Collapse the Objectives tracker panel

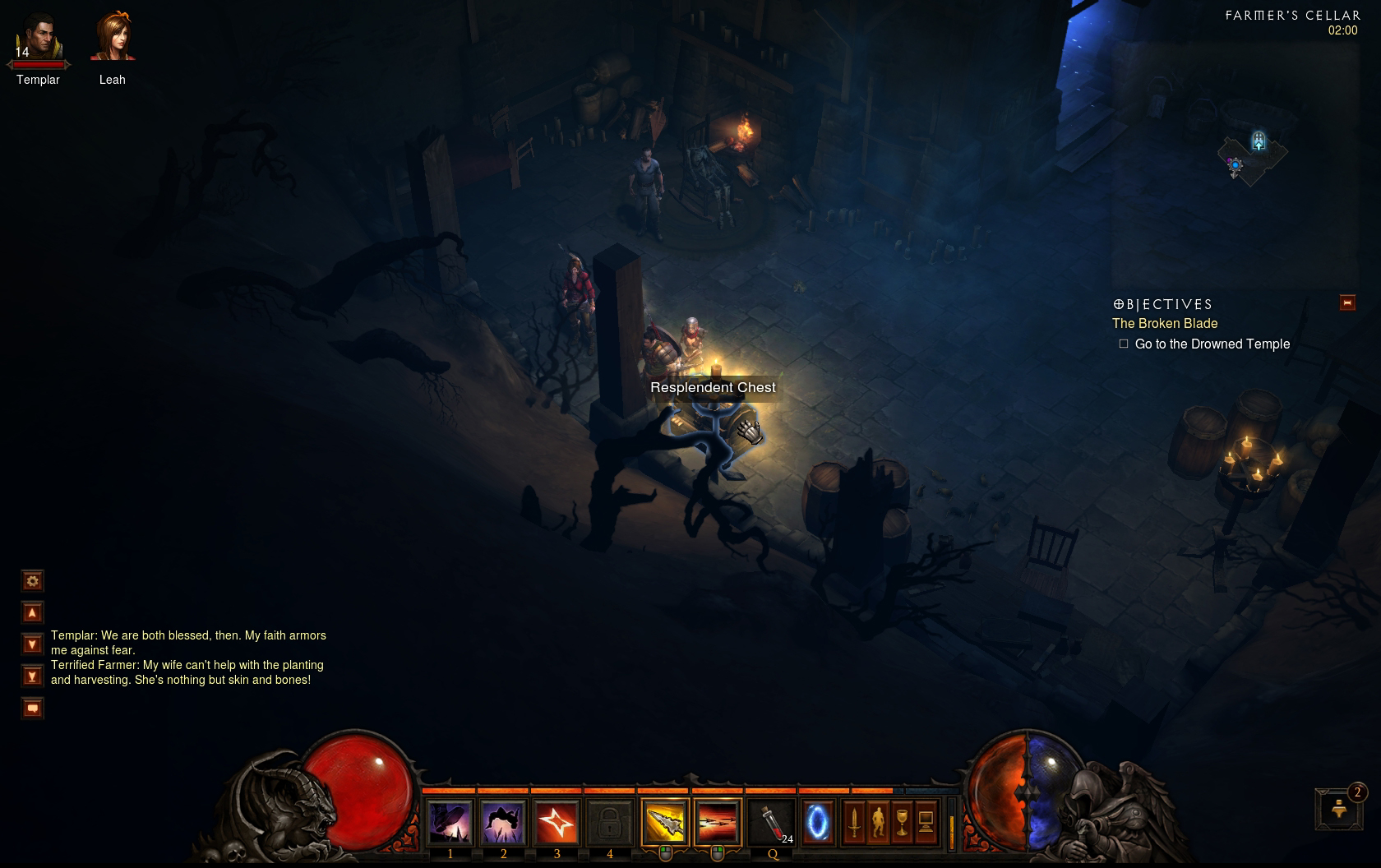1347,302
